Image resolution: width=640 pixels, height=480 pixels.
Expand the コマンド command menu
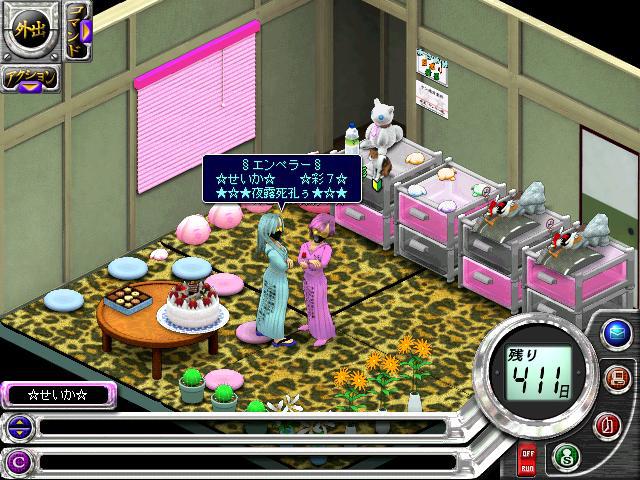coord(80,28)
